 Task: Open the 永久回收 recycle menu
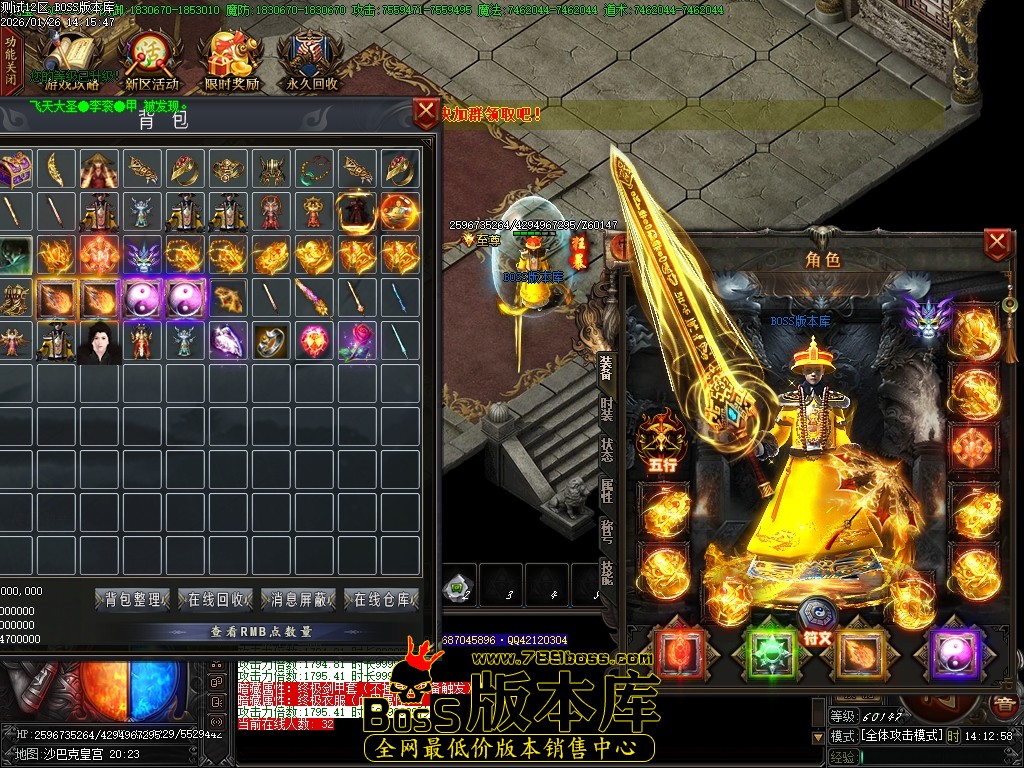tap(312, 62)
